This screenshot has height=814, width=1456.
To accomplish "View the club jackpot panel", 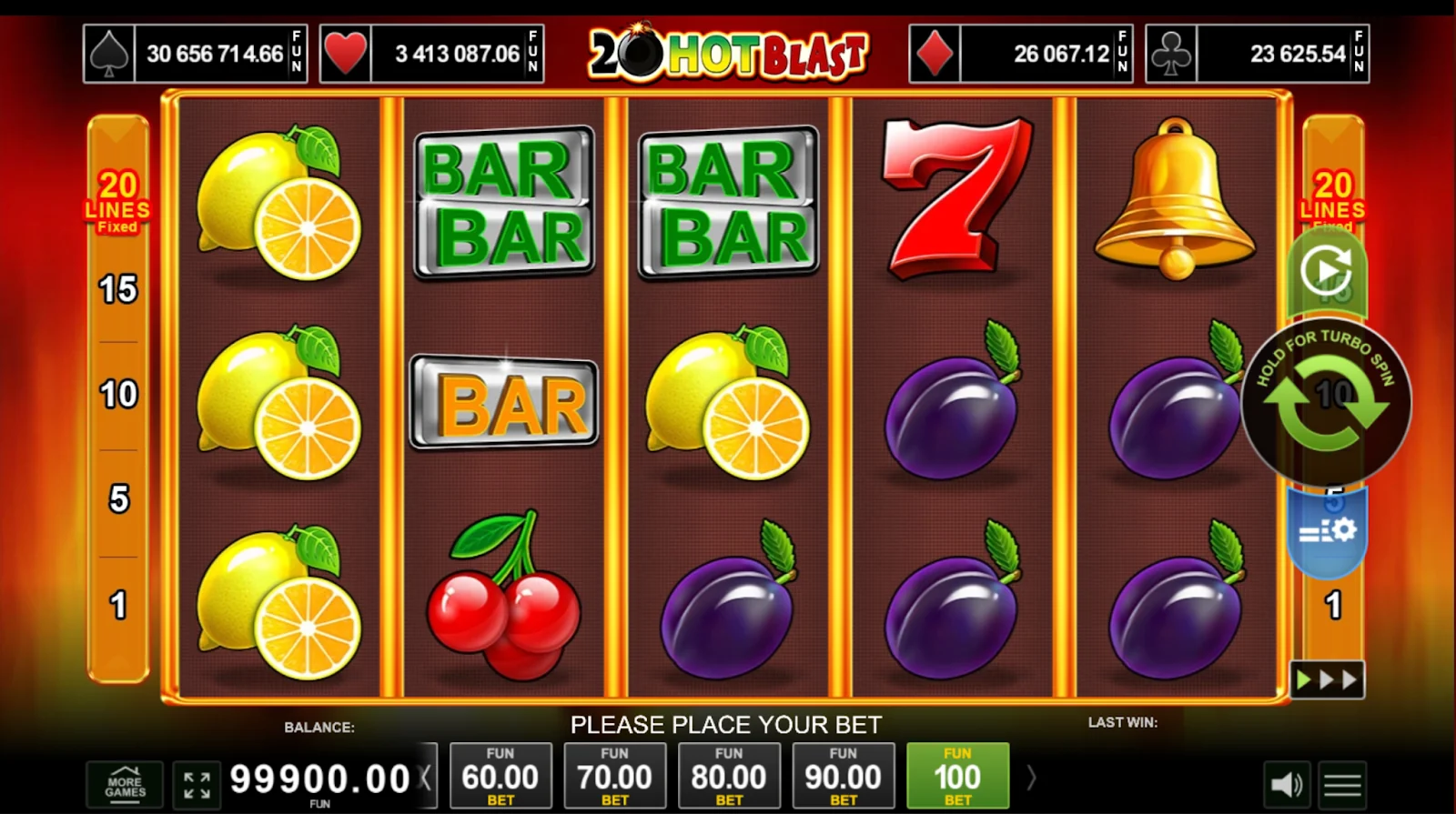I will 1257,54.
